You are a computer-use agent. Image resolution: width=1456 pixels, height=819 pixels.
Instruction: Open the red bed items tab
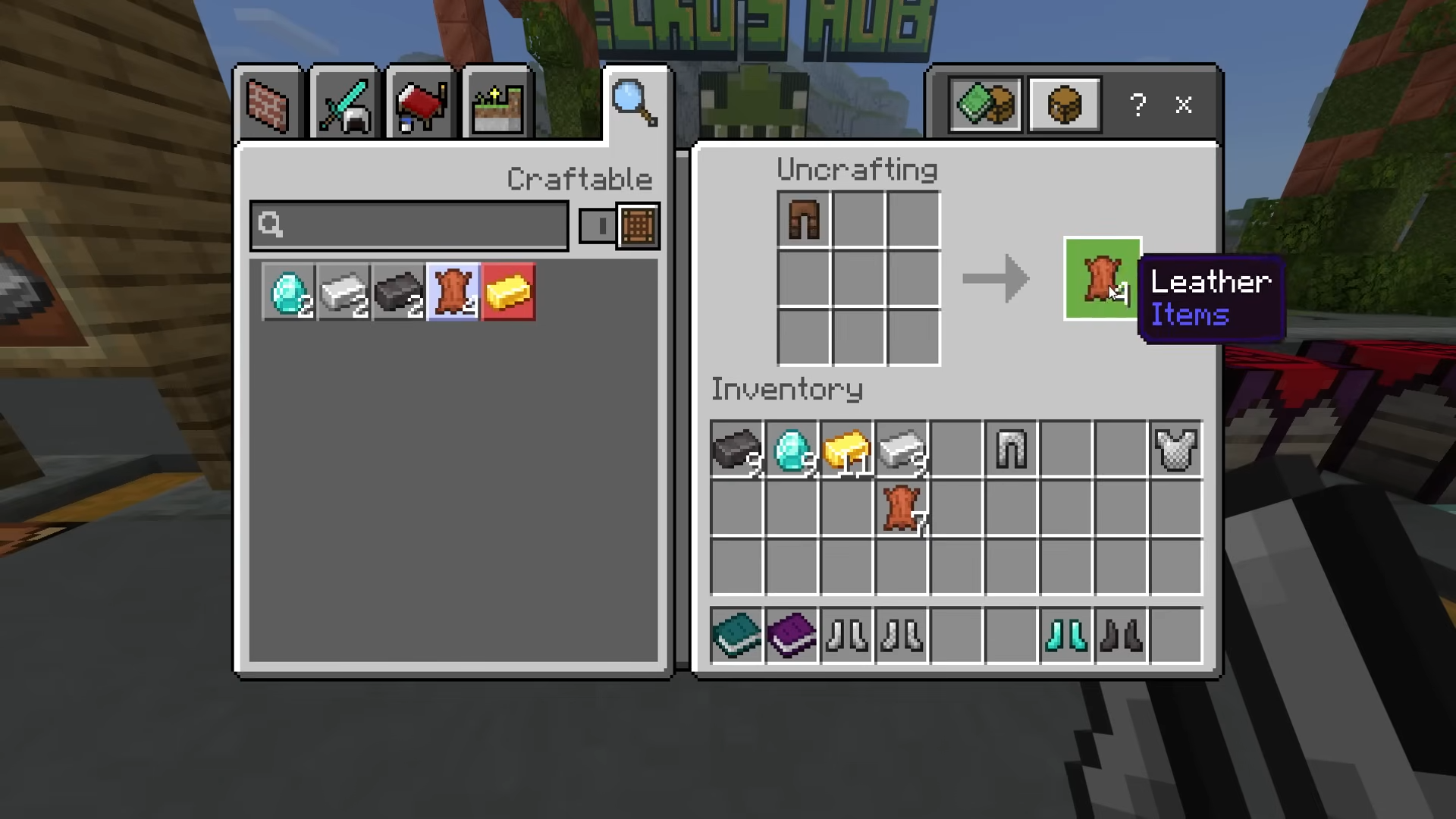click(x=421, y=104)
